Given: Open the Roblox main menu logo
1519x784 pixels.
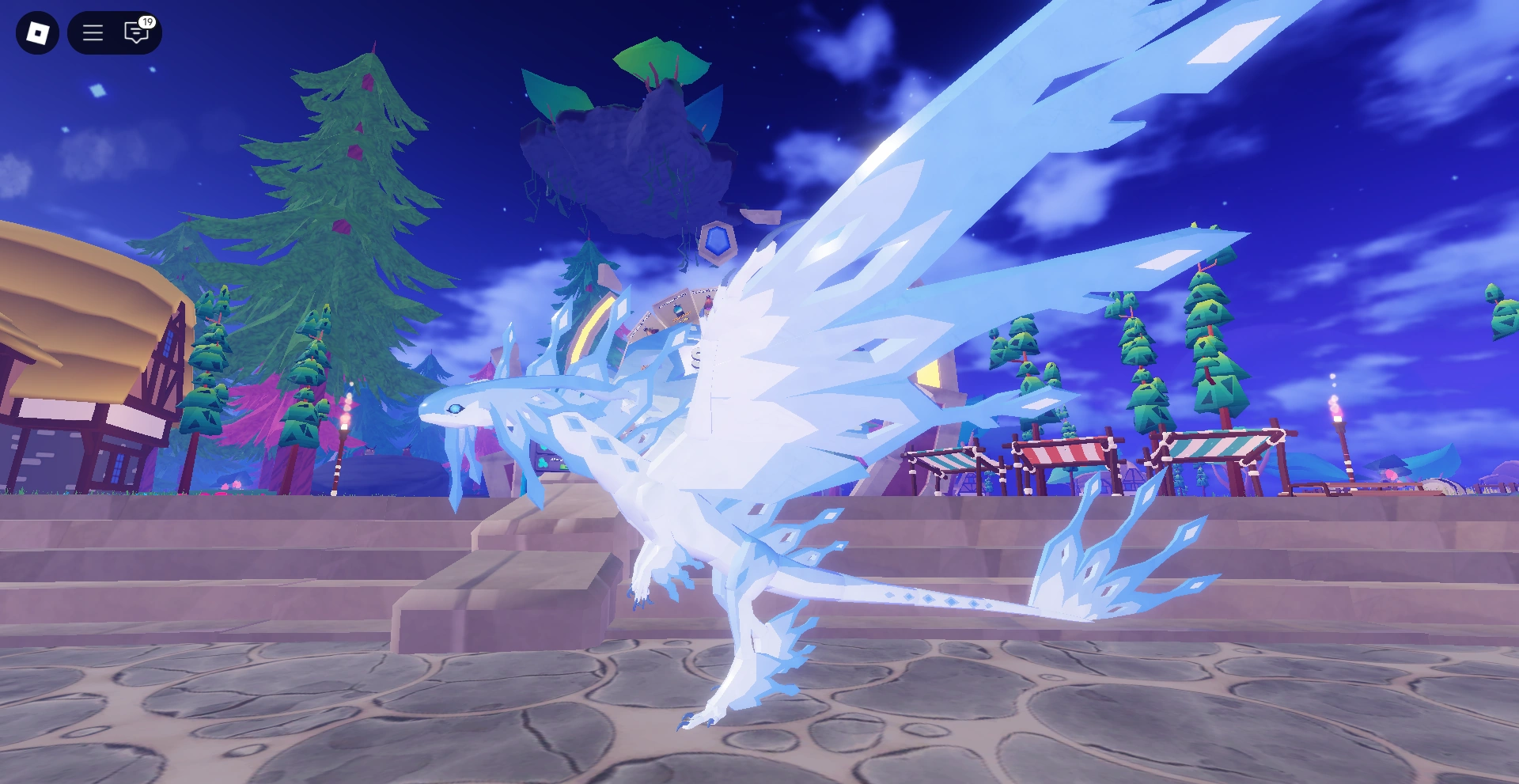Looking at the screenshot, I should tap(37, 32).
